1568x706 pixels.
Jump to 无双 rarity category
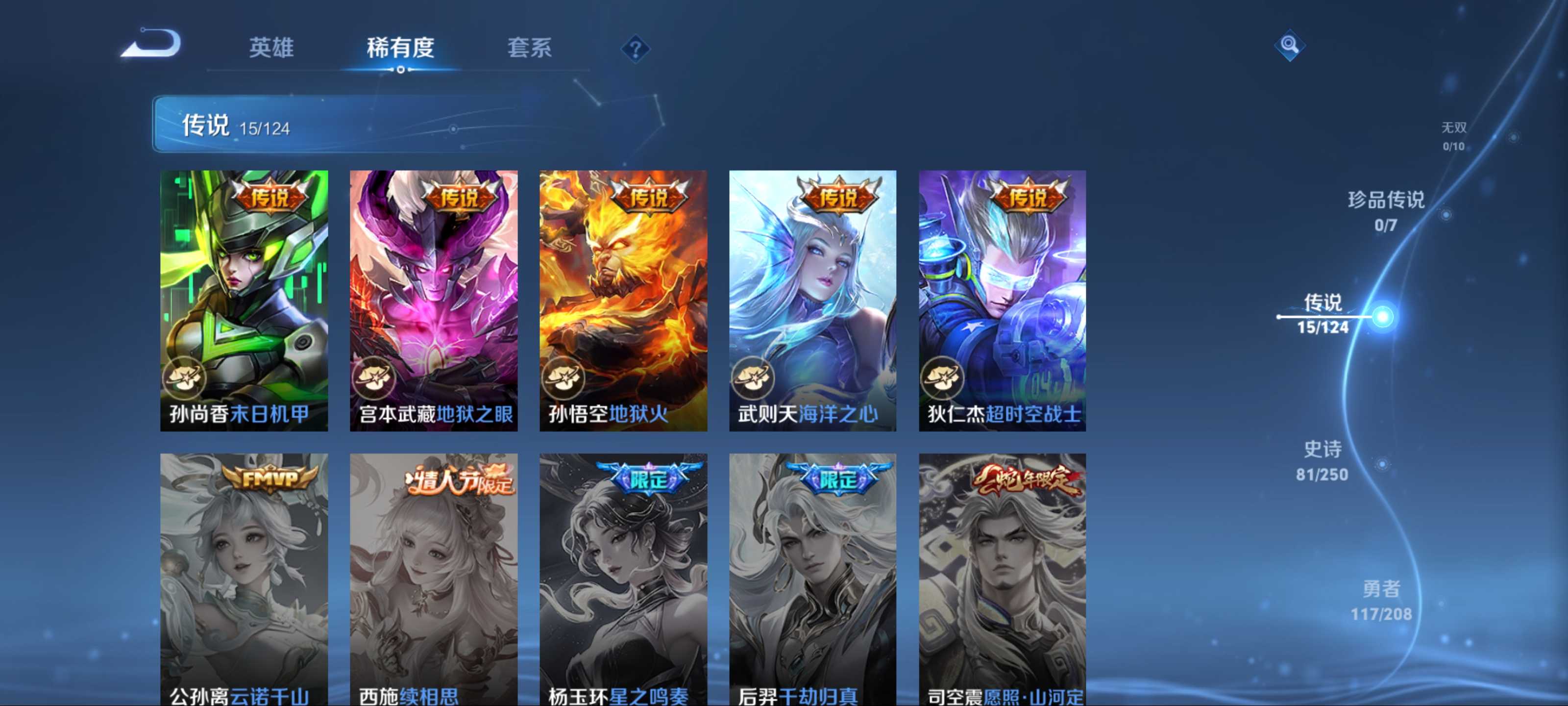coord(1453,136)
